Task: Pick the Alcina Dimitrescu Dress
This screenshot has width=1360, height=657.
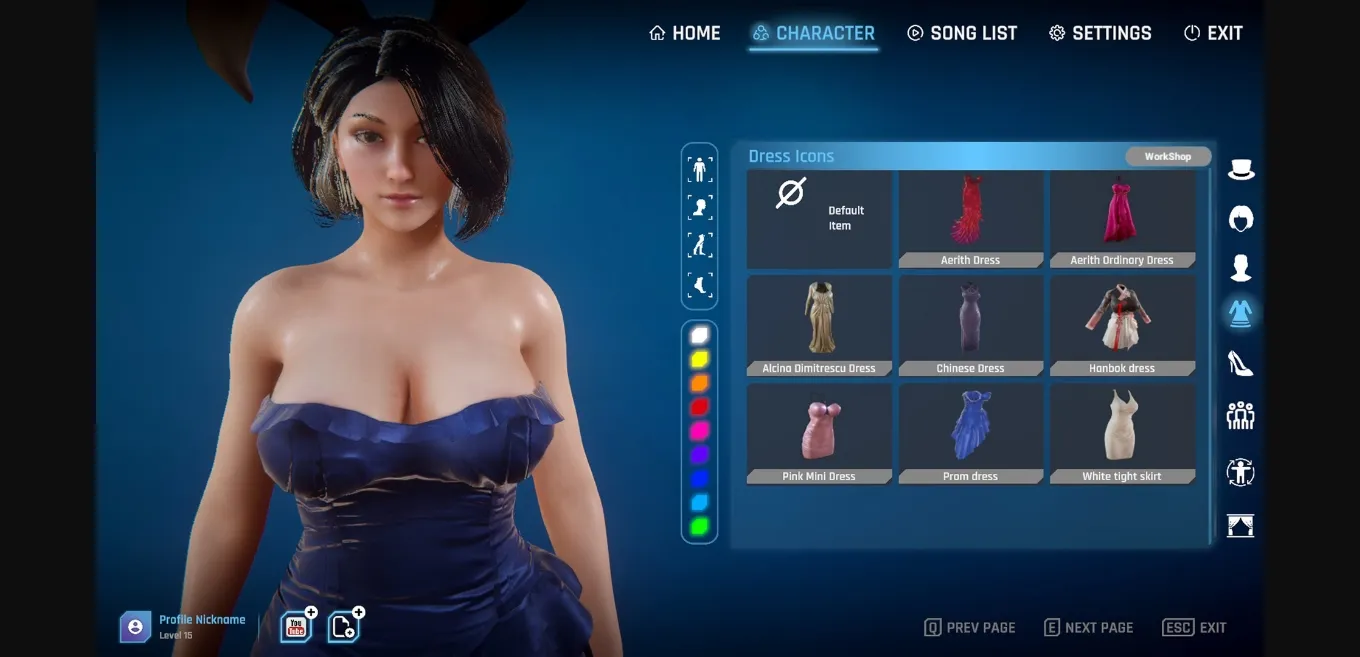Action: (x=819, y=325)
